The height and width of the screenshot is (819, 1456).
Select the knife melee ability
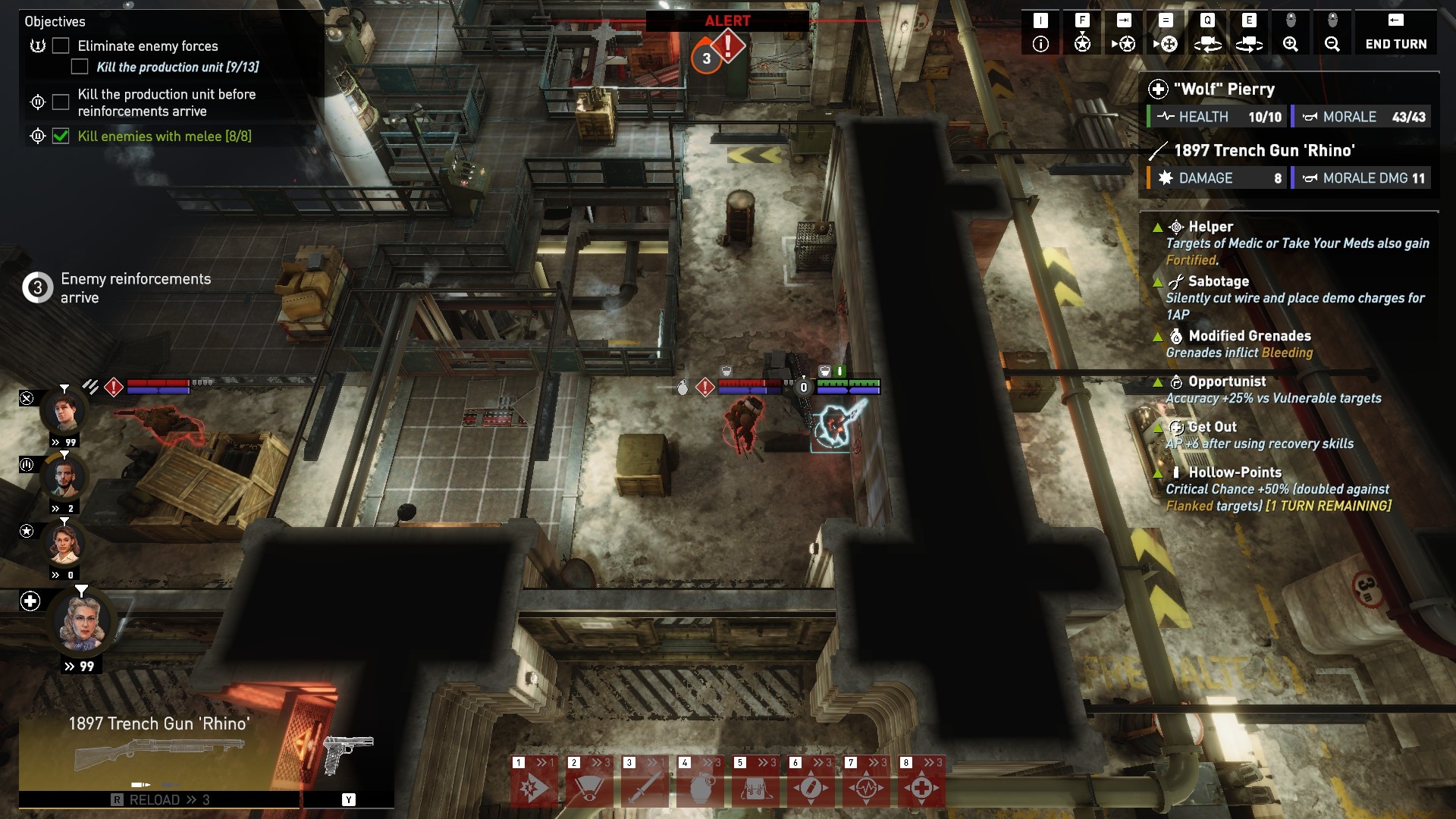[644, 787]
